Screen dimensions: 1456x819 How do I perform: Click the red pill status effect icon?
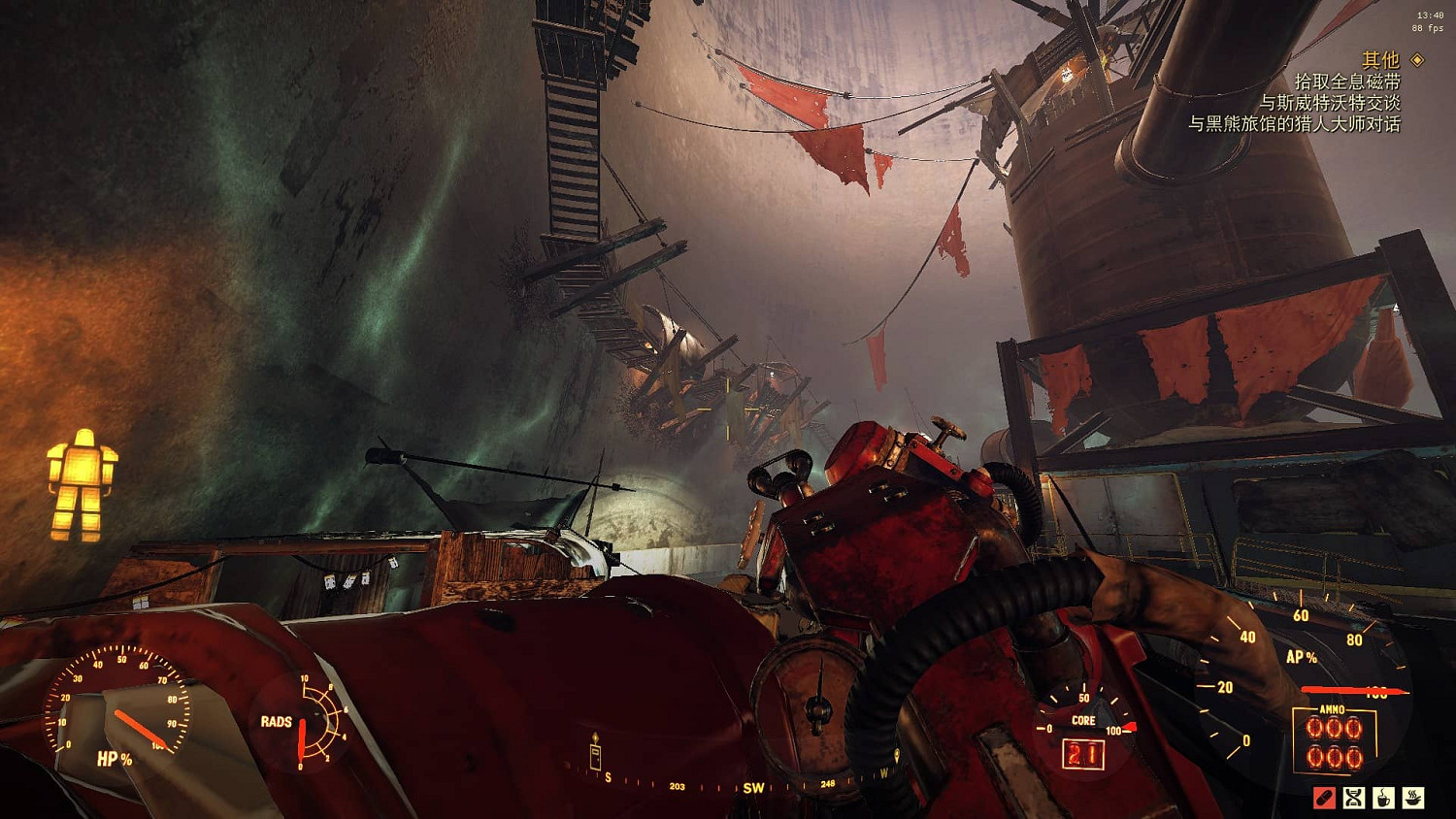[x=1324, y=798]
